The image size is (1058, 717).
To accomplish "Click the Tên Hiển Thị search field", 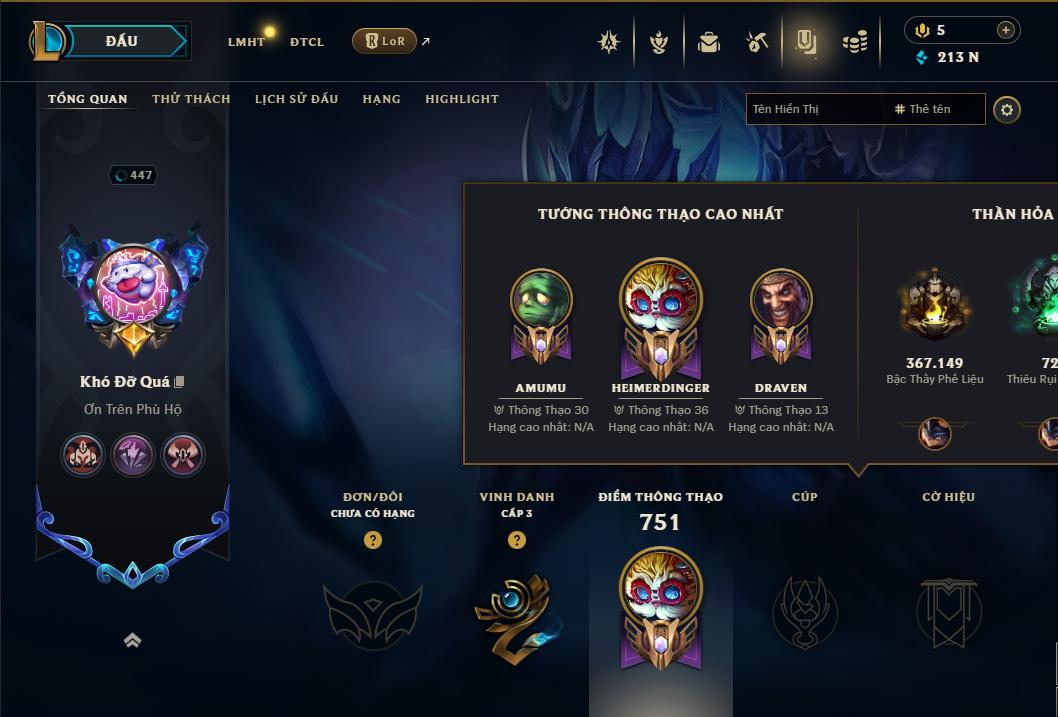I will 816,109.
